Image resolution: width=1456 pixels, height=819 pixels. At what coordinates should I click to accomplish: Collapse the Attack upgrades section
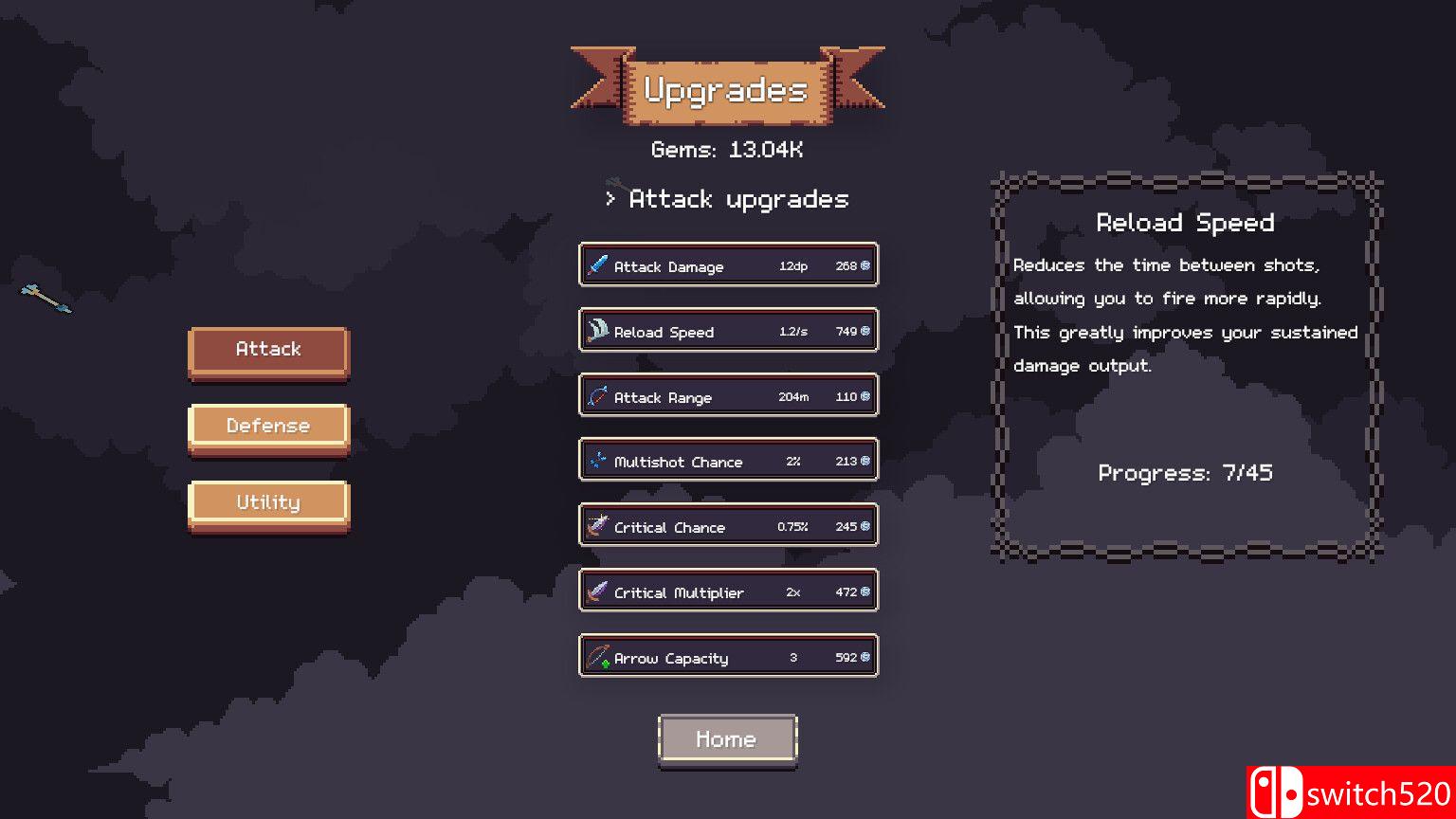click(726, 199)
